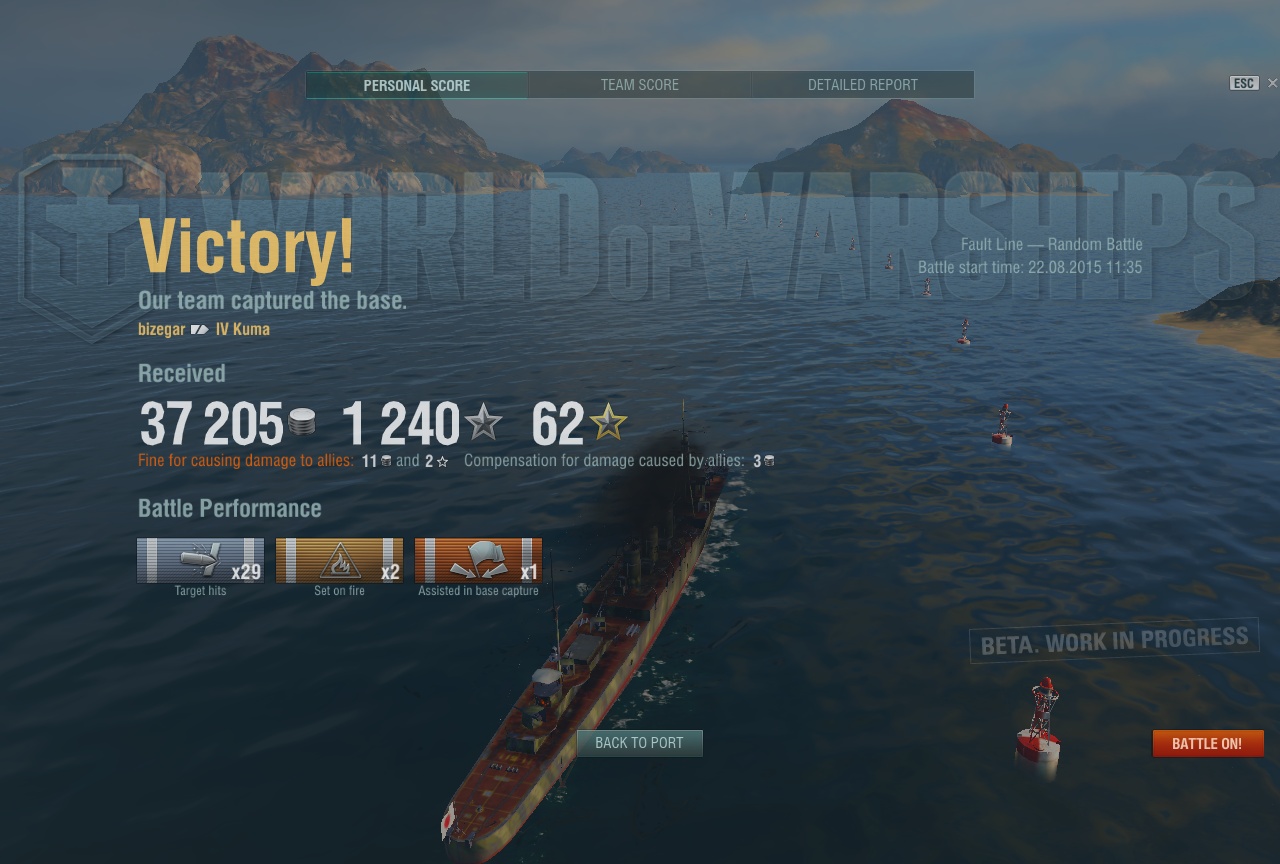This screenshot has width=1280, height=864.
Task: Select the Set on fire ribbon
Action: pyautogui.click(x=339, y=560)
